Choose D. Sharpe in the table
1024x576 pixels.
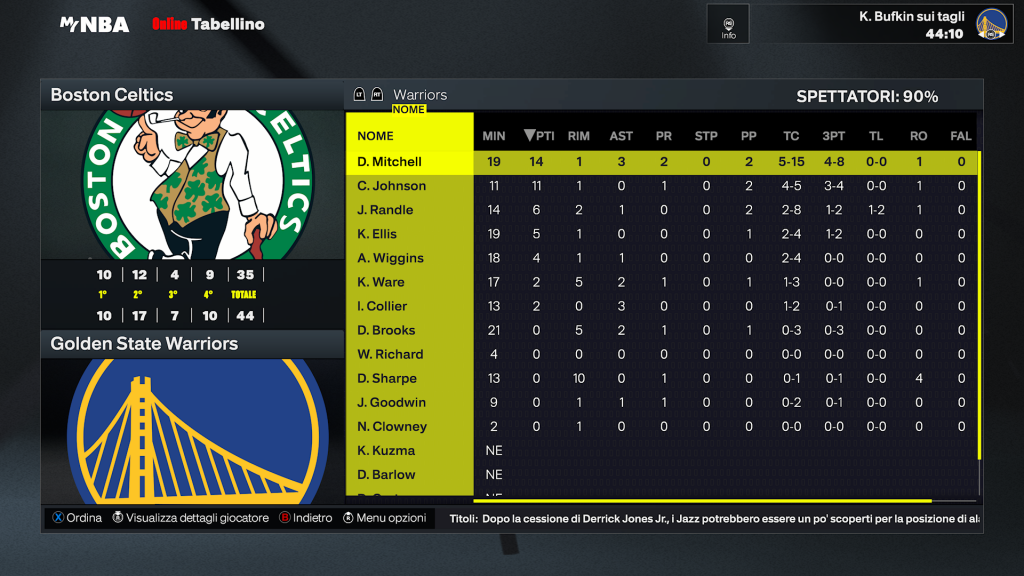click(x=387, y=378)
